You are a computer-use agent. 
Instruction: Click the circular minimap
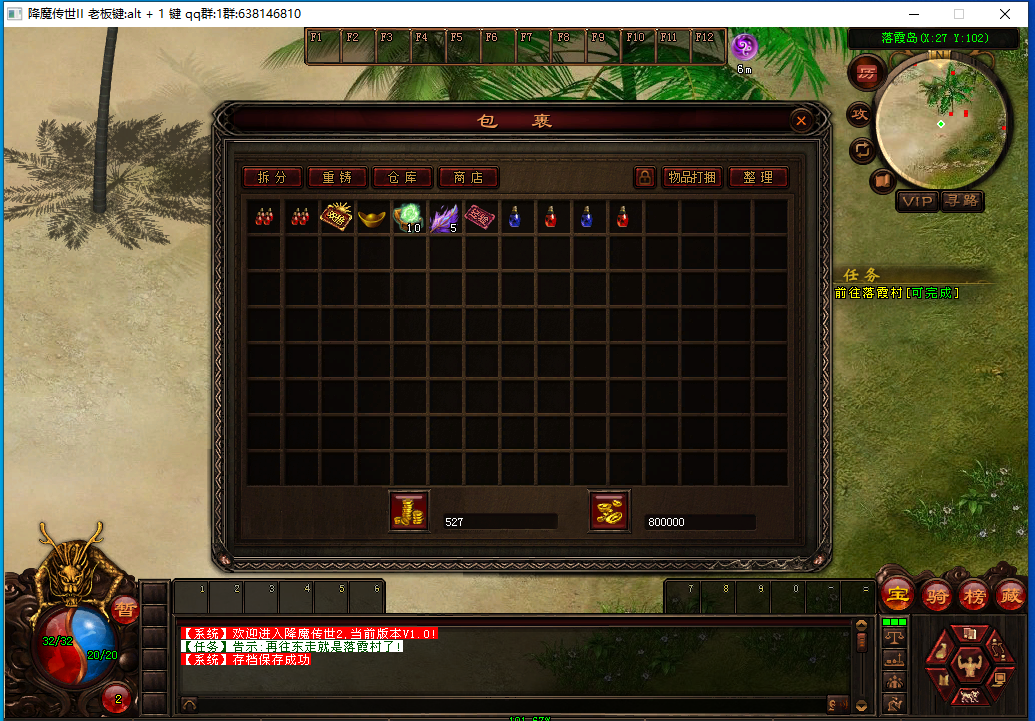940,122
